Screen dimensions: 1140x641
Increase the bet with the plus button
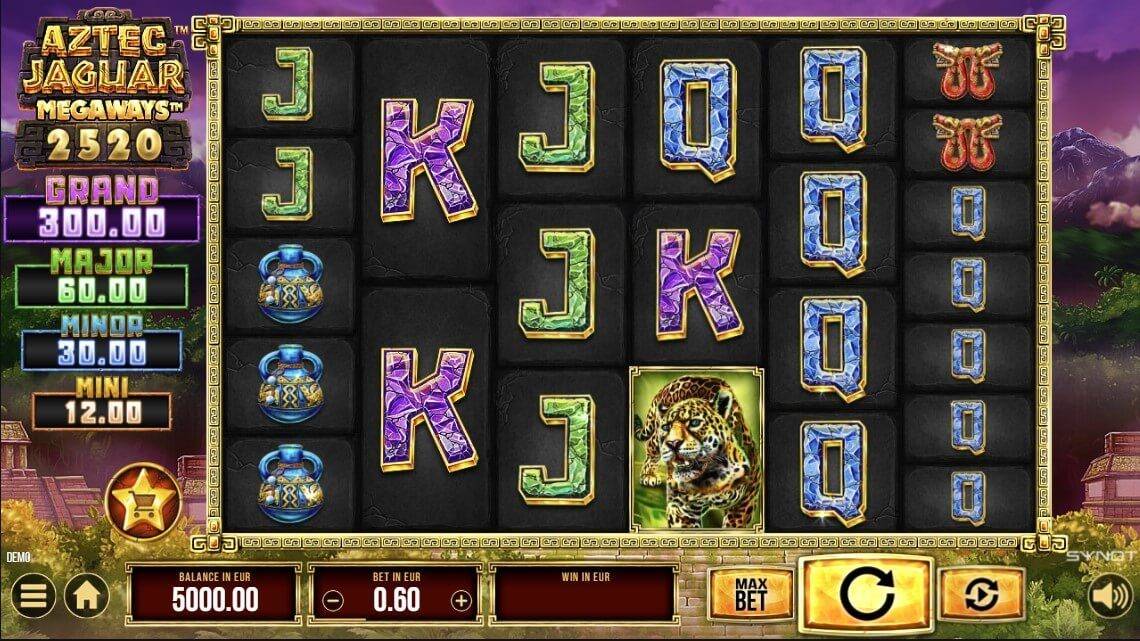pyautogui.click(x=461, y=601)
